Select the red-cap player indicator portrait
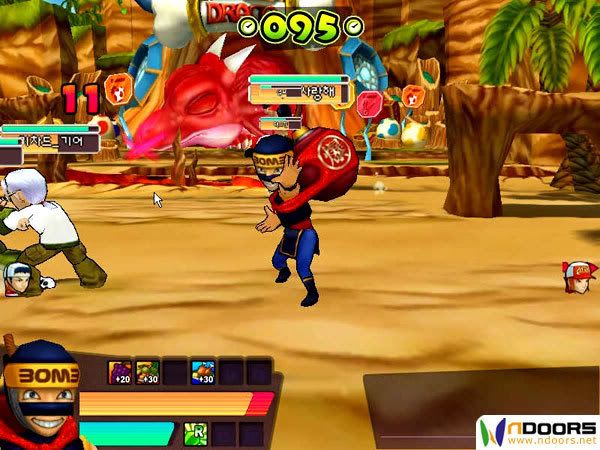 click(x=579, y=276)
